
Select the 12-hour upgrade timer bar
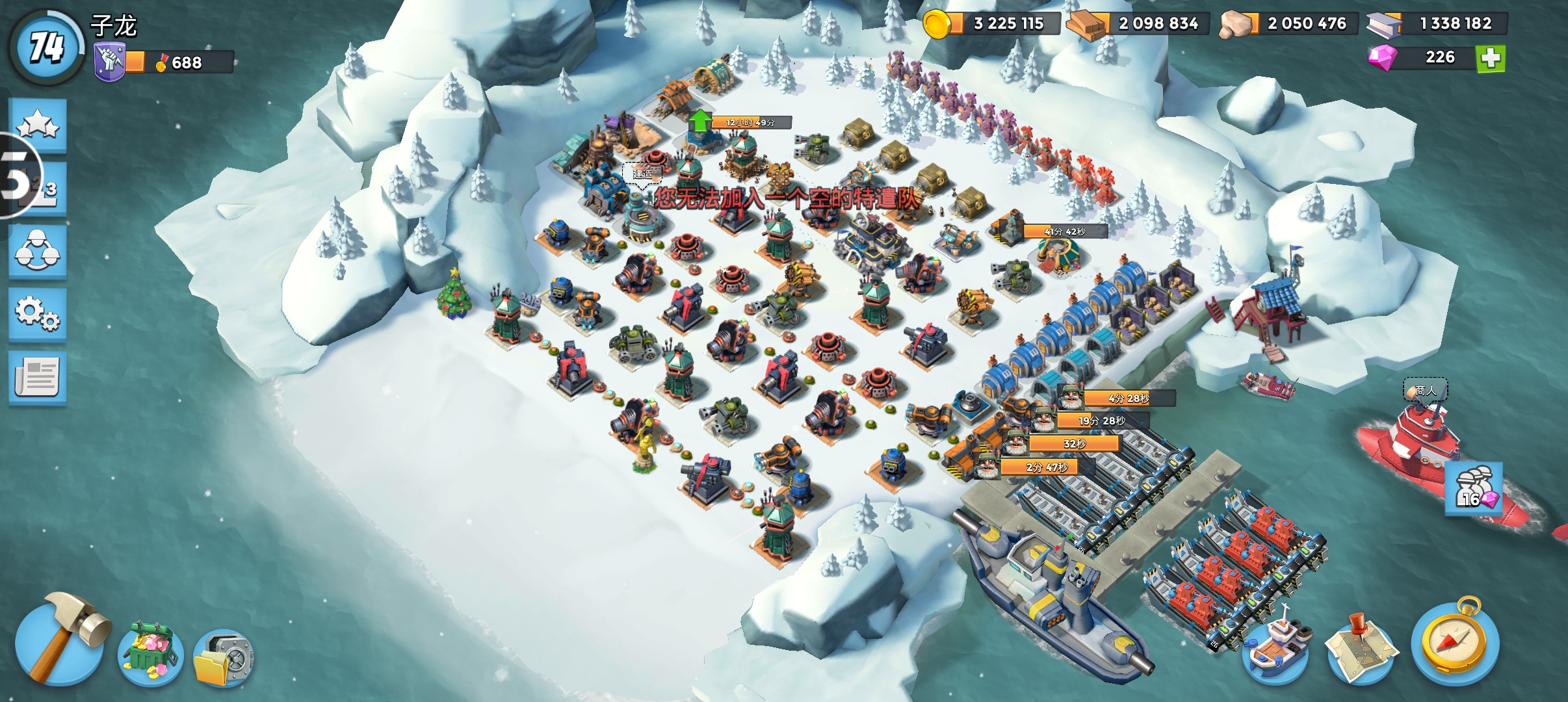click(x=751, y=122)
